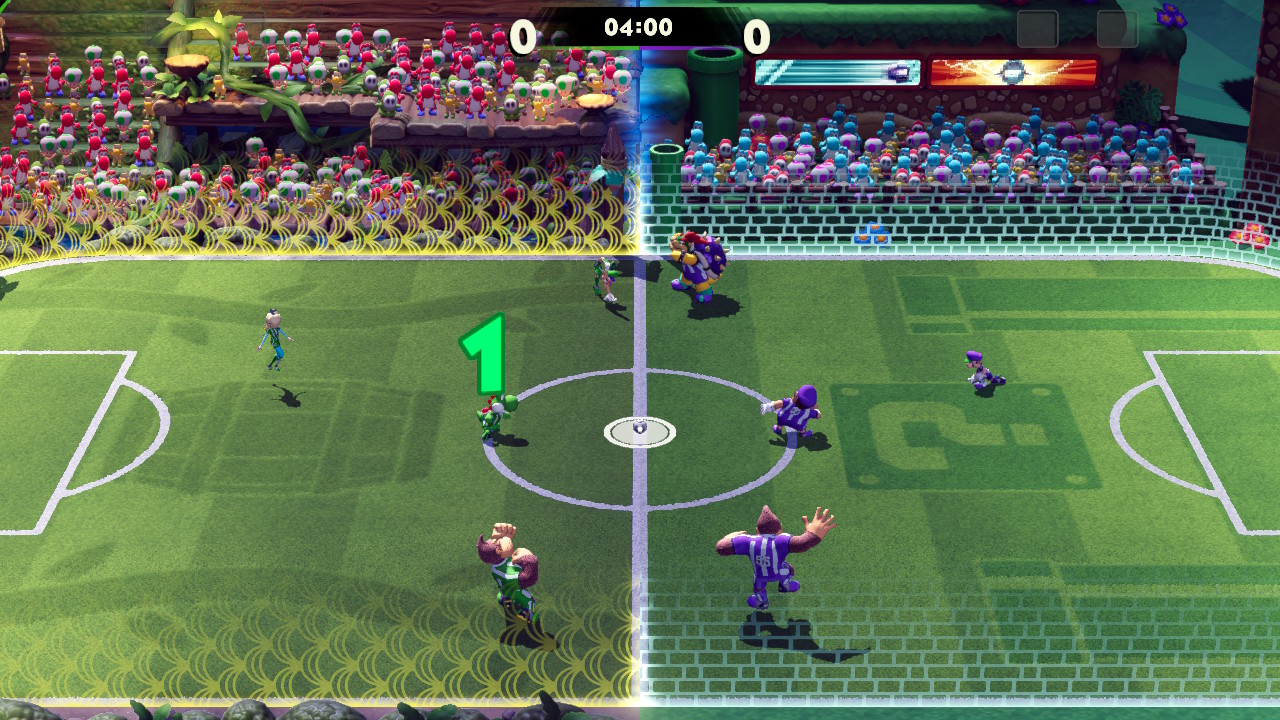Viewport: 1280px width, 720px height.
Task: Click the blue item crates by the right sideline
Action: [x=870, y=231]
